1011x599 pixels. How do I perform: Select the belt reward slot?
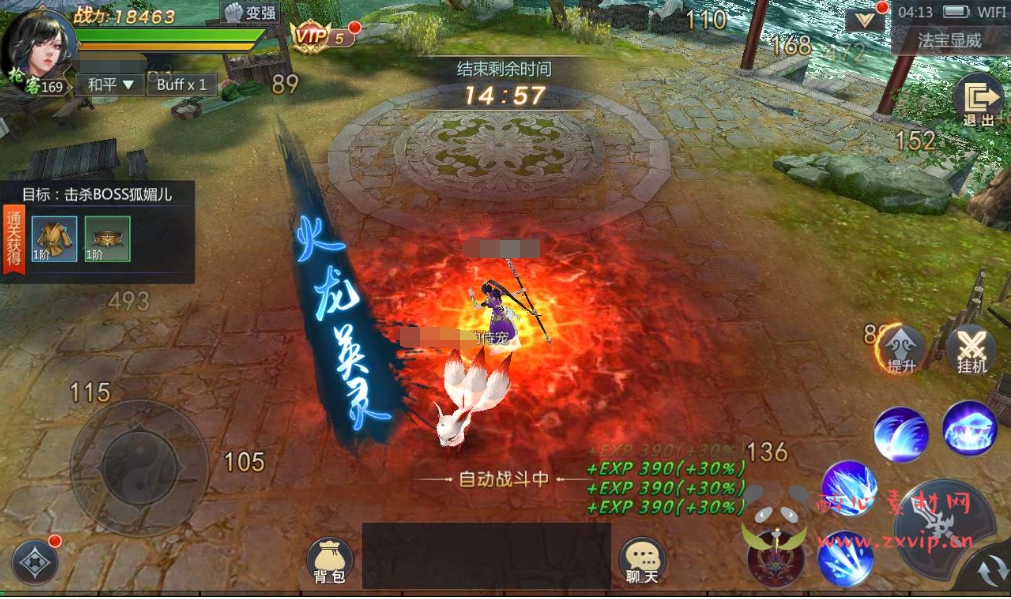pos(107,239)
